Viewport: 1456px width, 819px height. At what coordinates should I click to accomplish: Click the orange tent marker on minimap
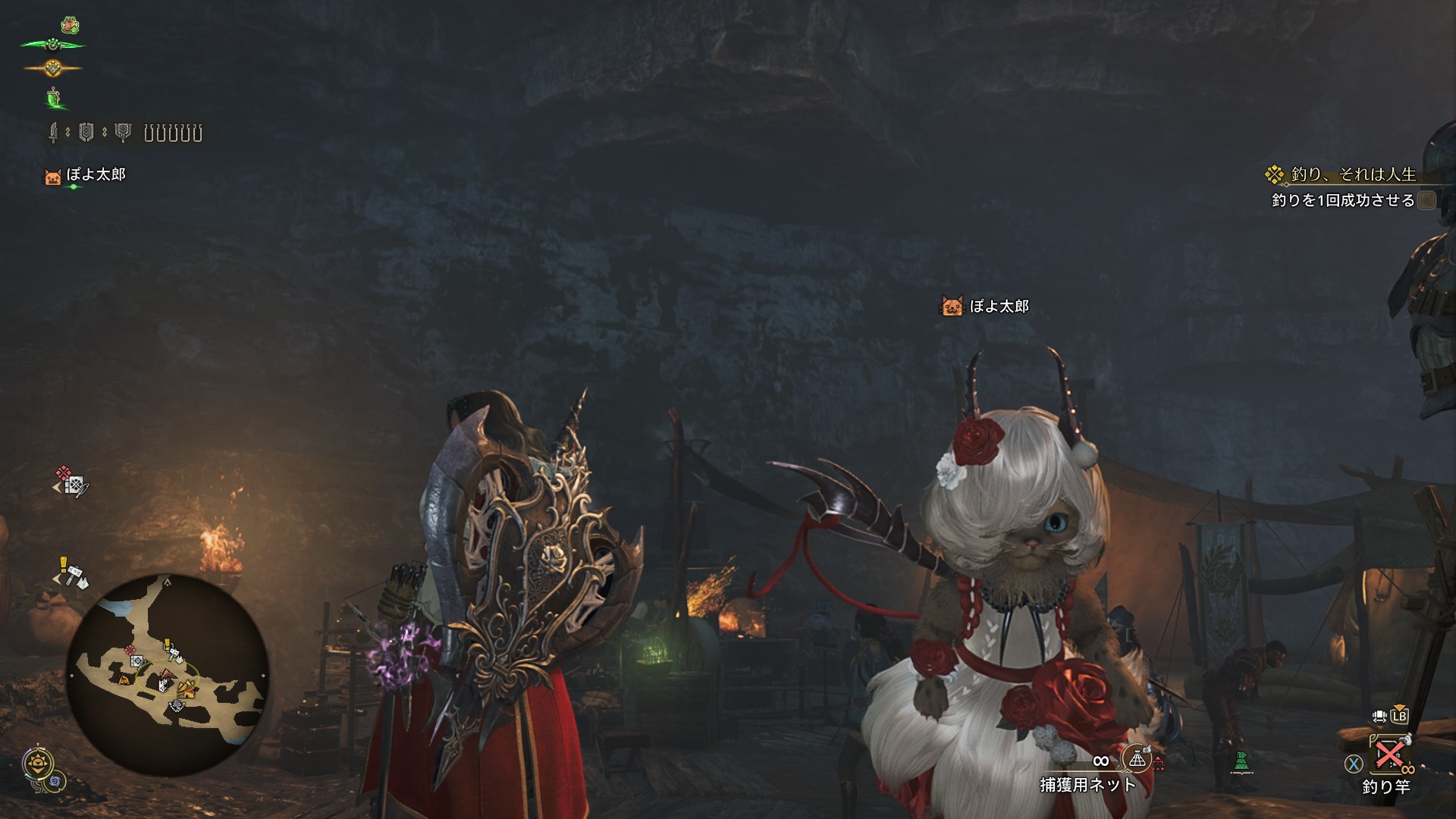187,688
